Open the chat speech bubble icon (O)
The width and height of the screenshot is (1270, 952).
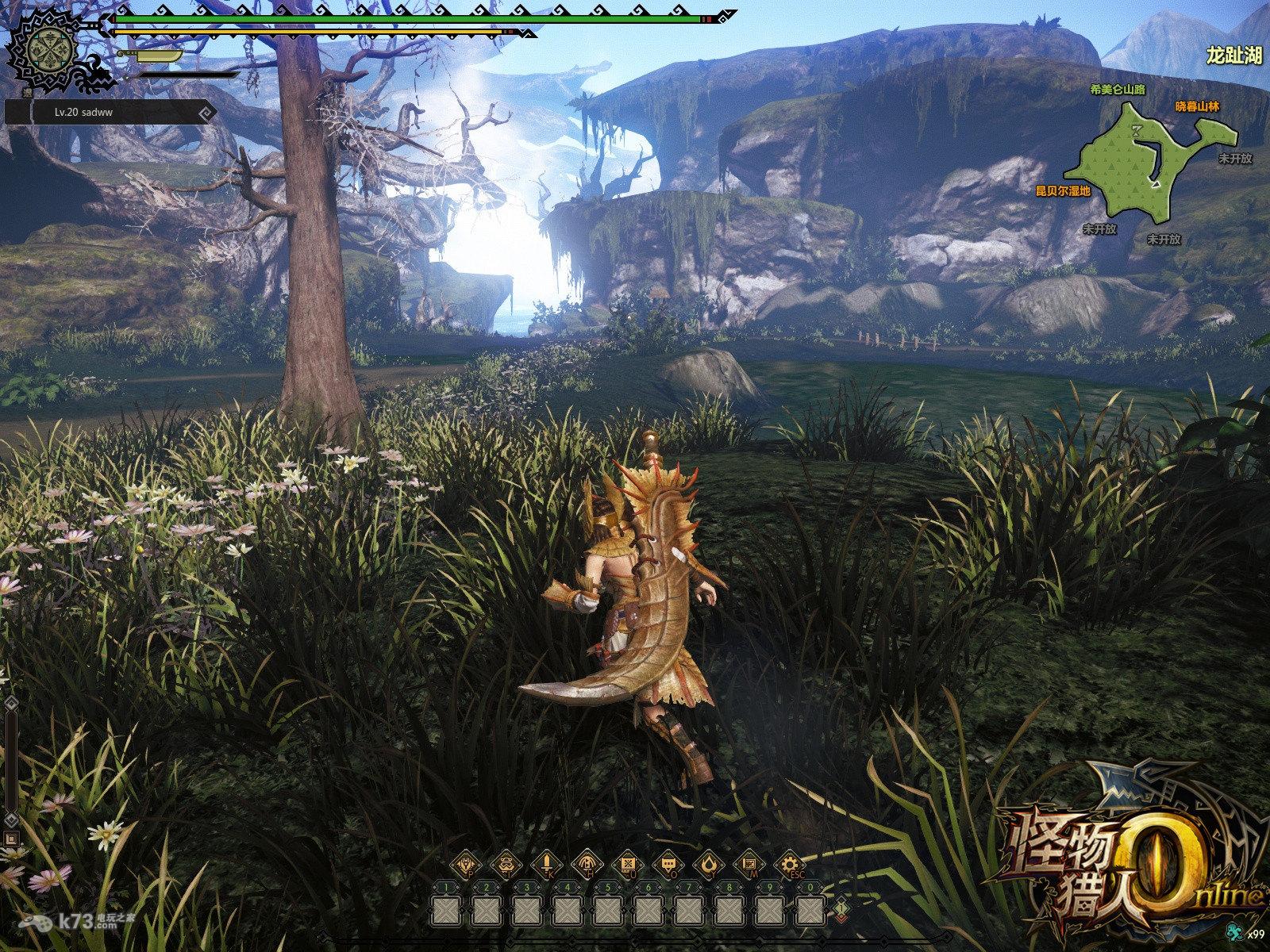(668, 864)
